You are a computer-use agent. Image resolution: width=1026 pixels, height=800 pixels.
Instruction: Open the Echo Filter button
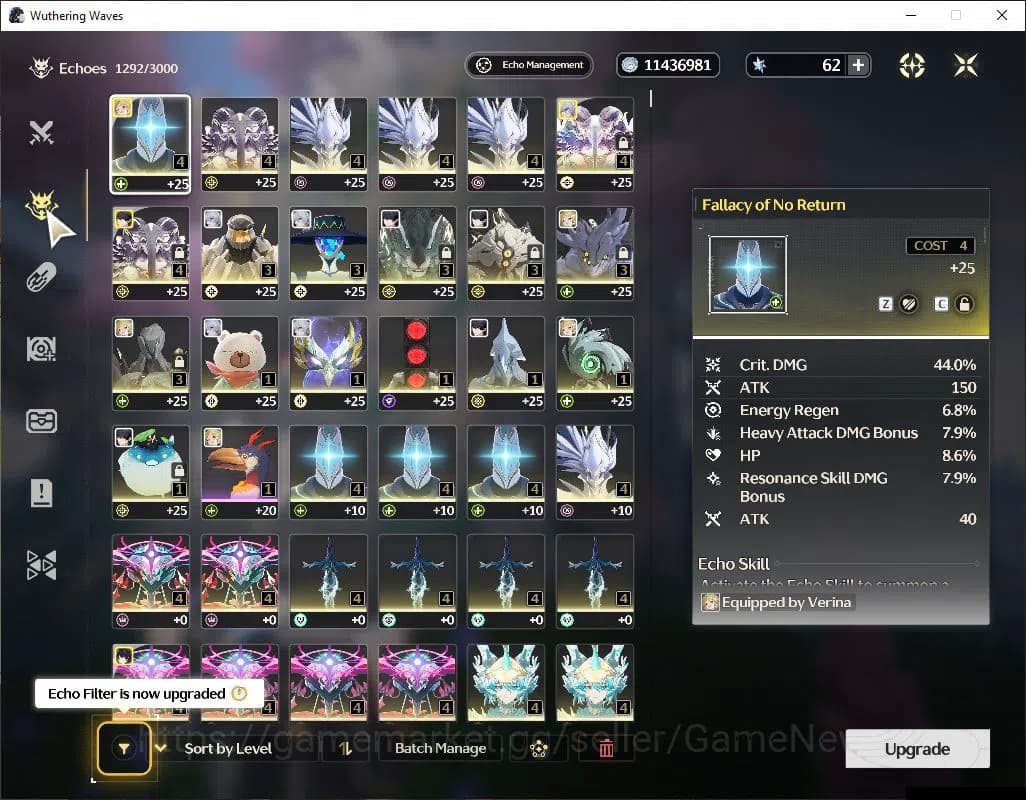point(123,746)
